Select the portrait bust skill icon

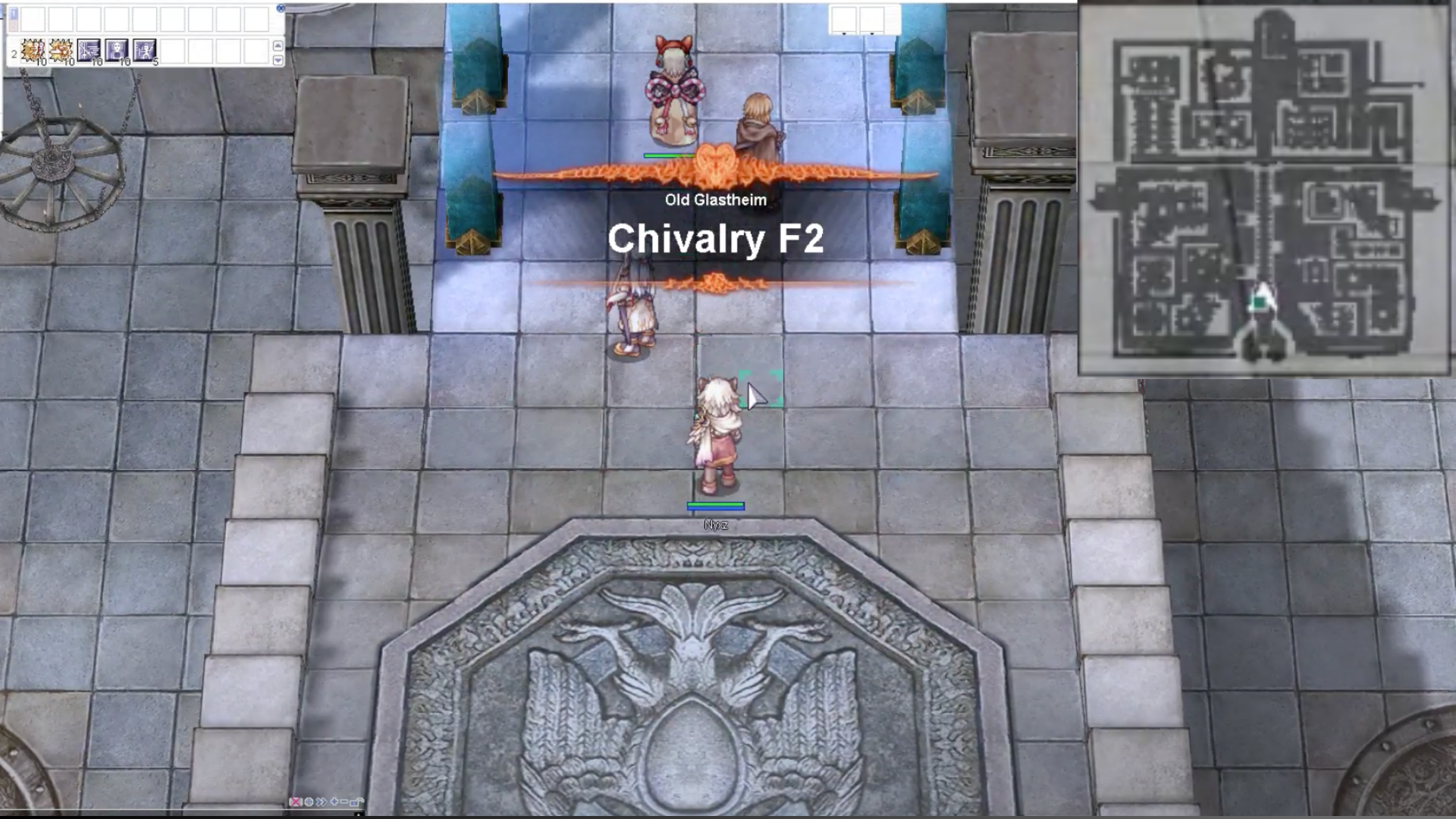[116, 51]
